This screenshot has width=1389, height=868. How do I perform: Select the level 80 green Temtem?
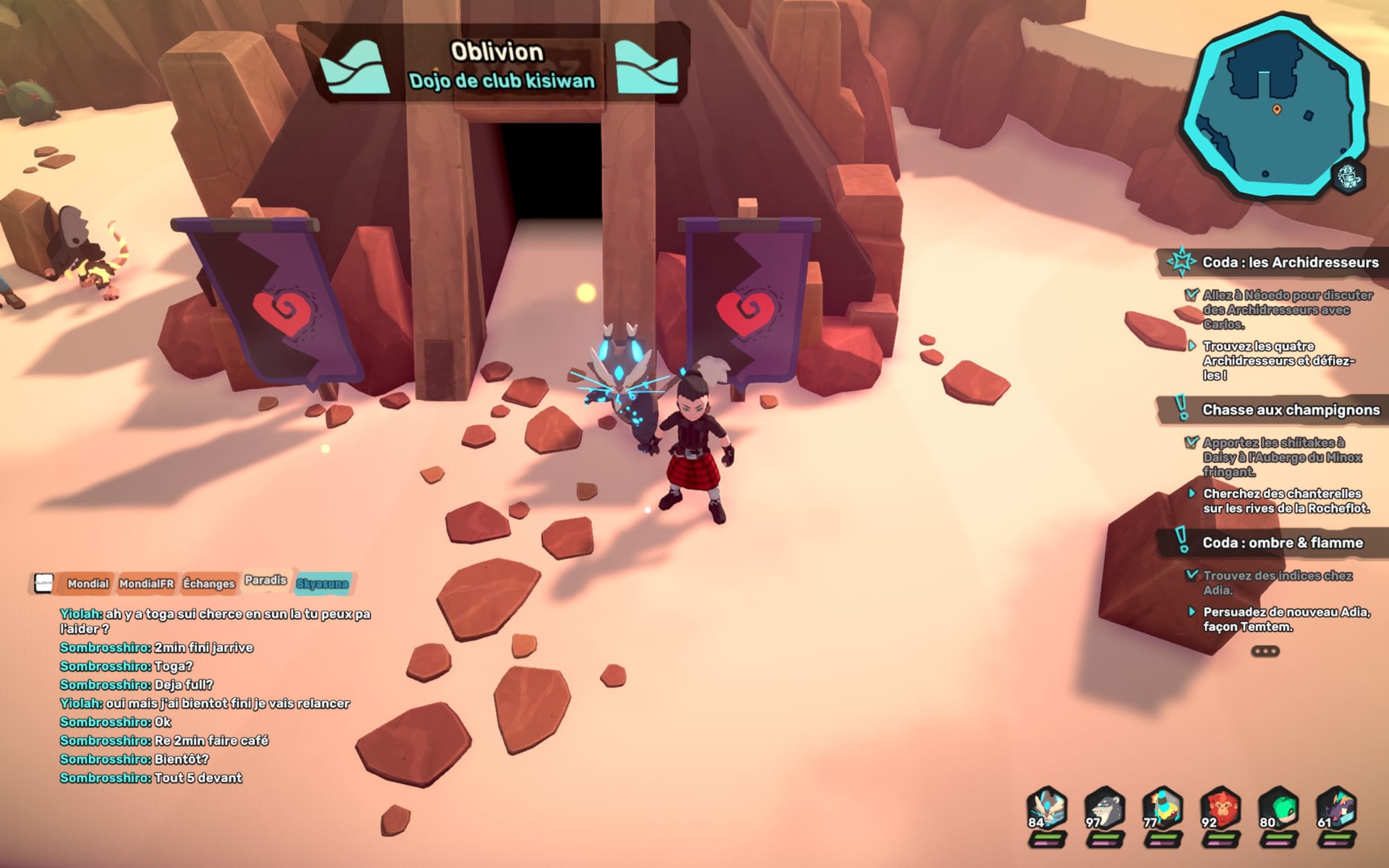[1278, 810]
